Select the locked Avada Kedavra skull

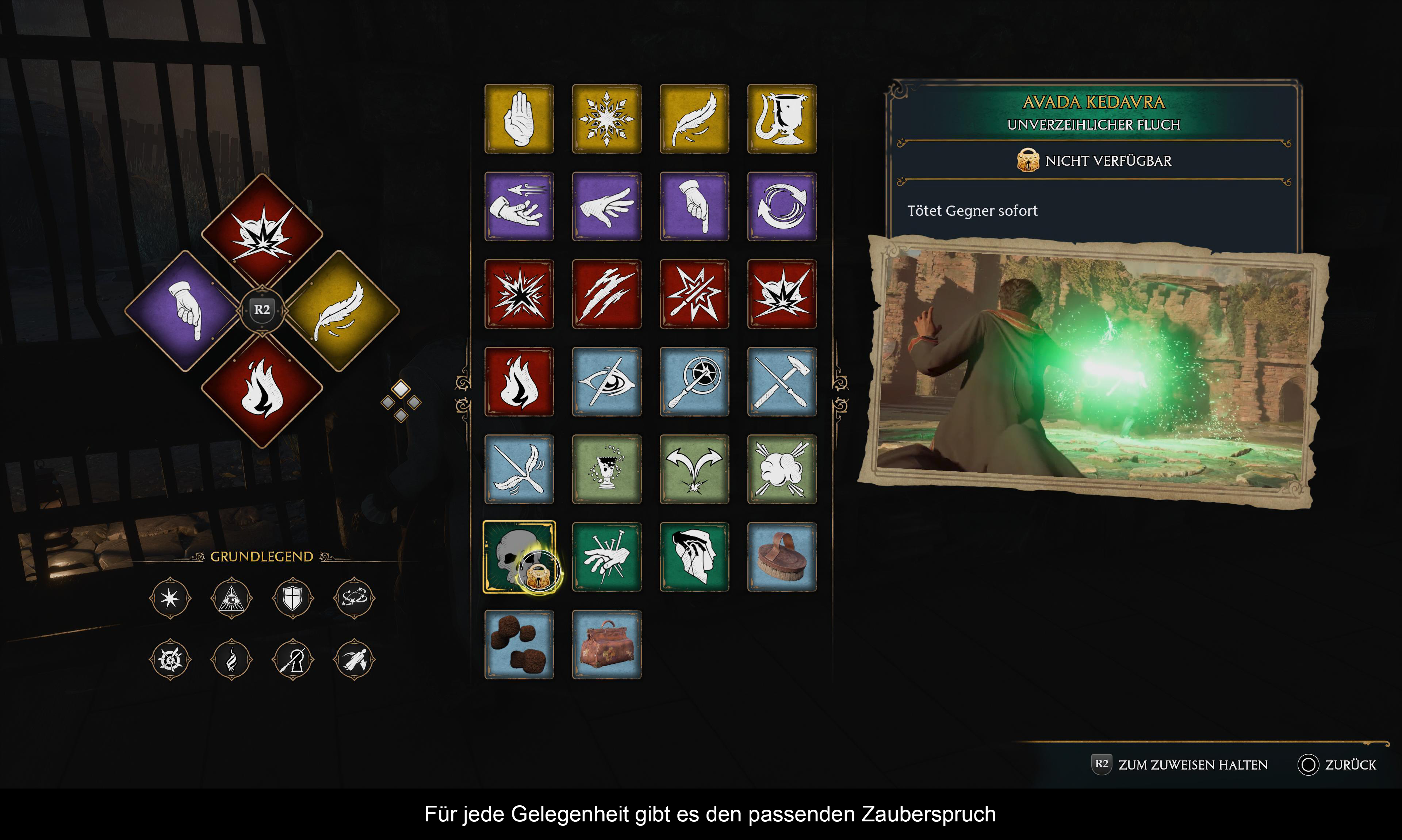[x=519, y=557]
